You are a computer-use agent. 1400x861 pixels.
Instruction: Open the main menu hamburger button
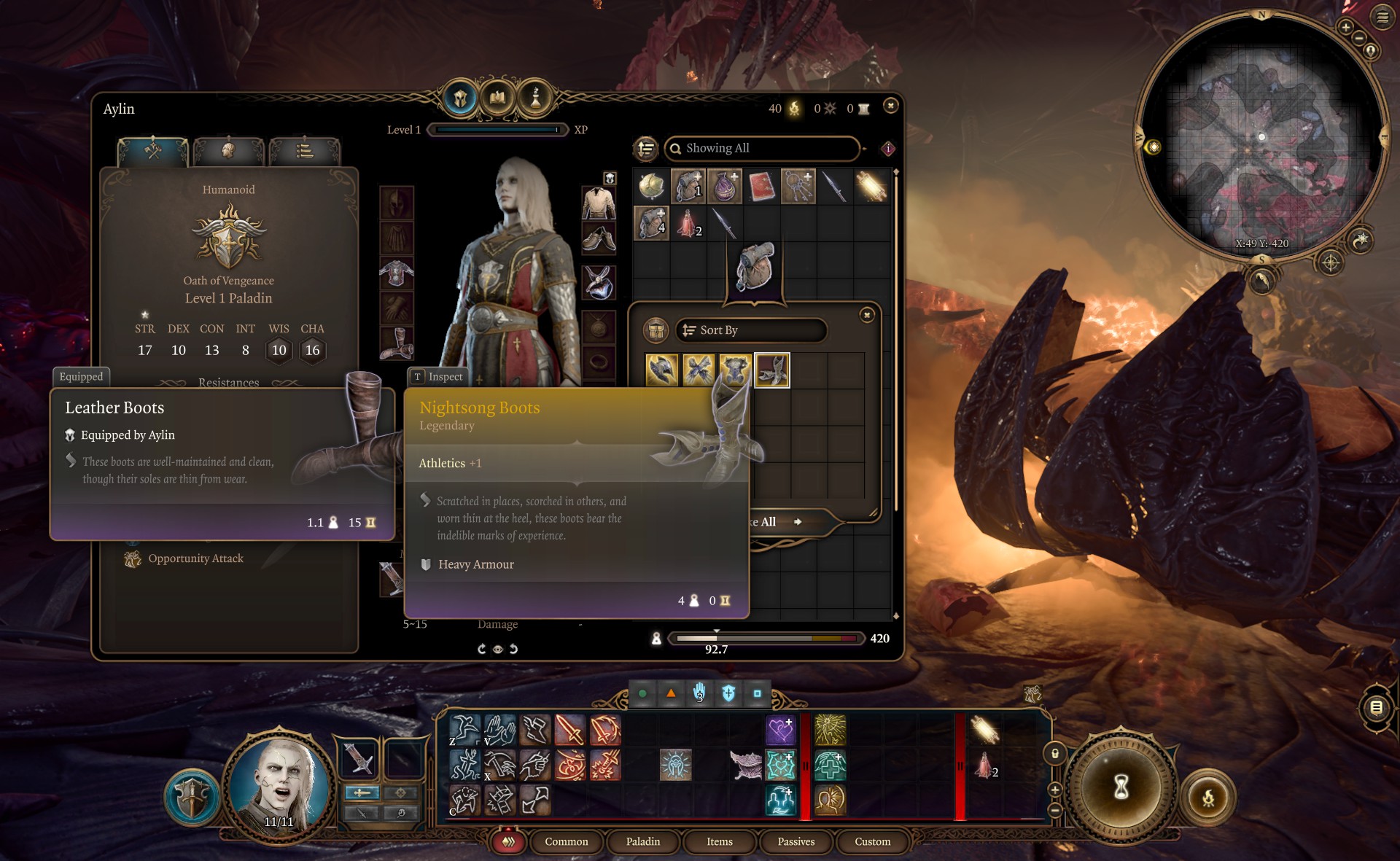1382,17
